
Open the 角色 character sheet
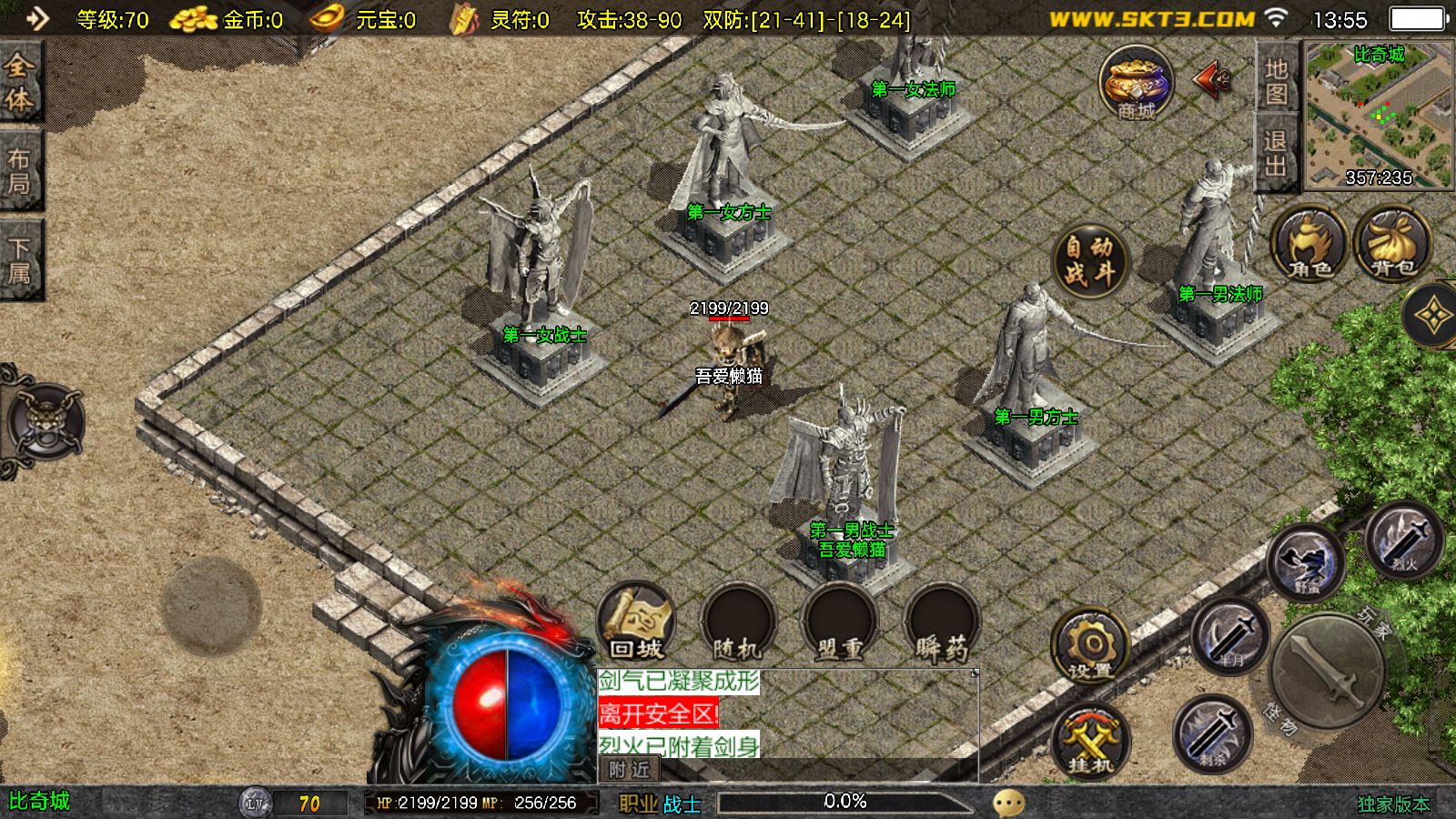coord(1309,244)
